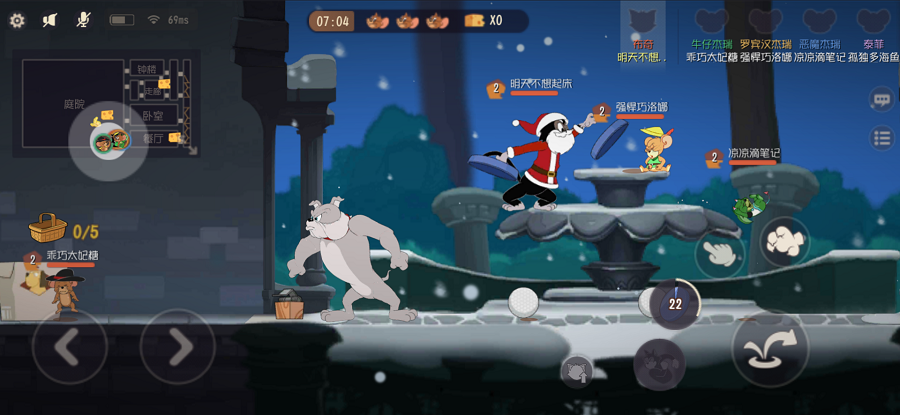Viewport: 900px width, 415px height.
Task: Toggle the muted speaker icon
Action: click(51, 20)
